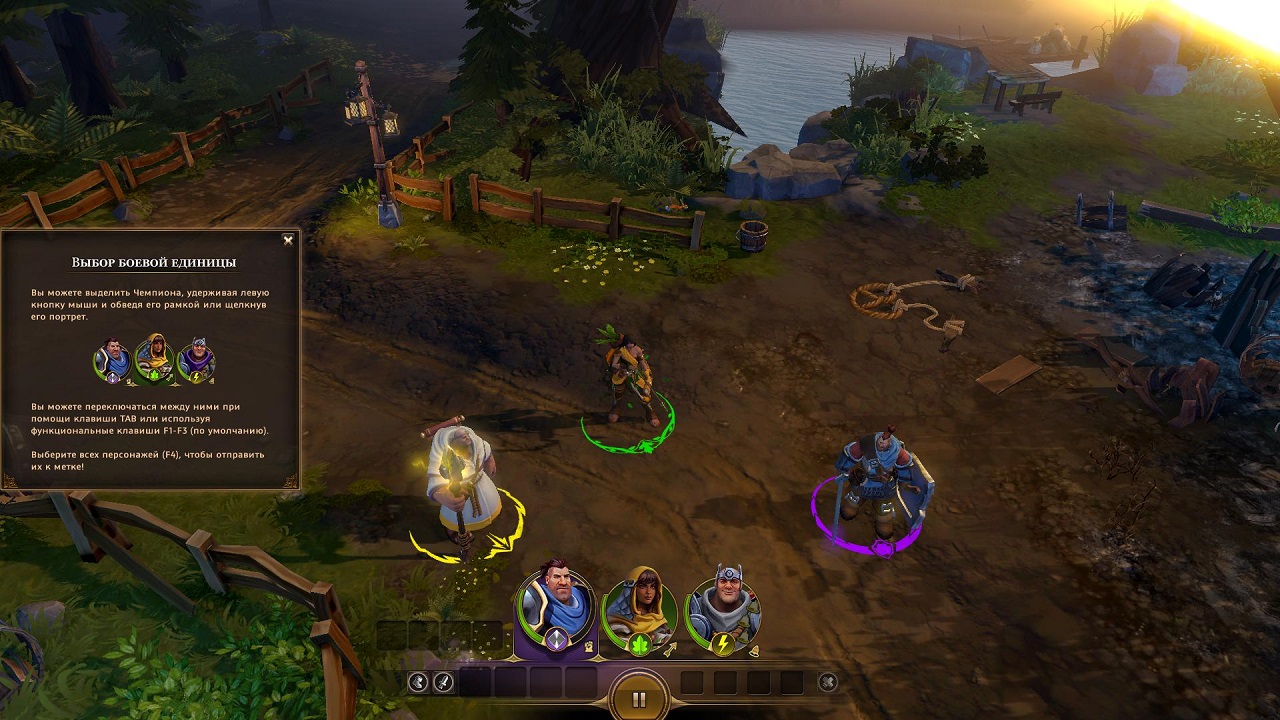
Task: Select the armored champion in the purple ring
Action: tap(872, 485)
